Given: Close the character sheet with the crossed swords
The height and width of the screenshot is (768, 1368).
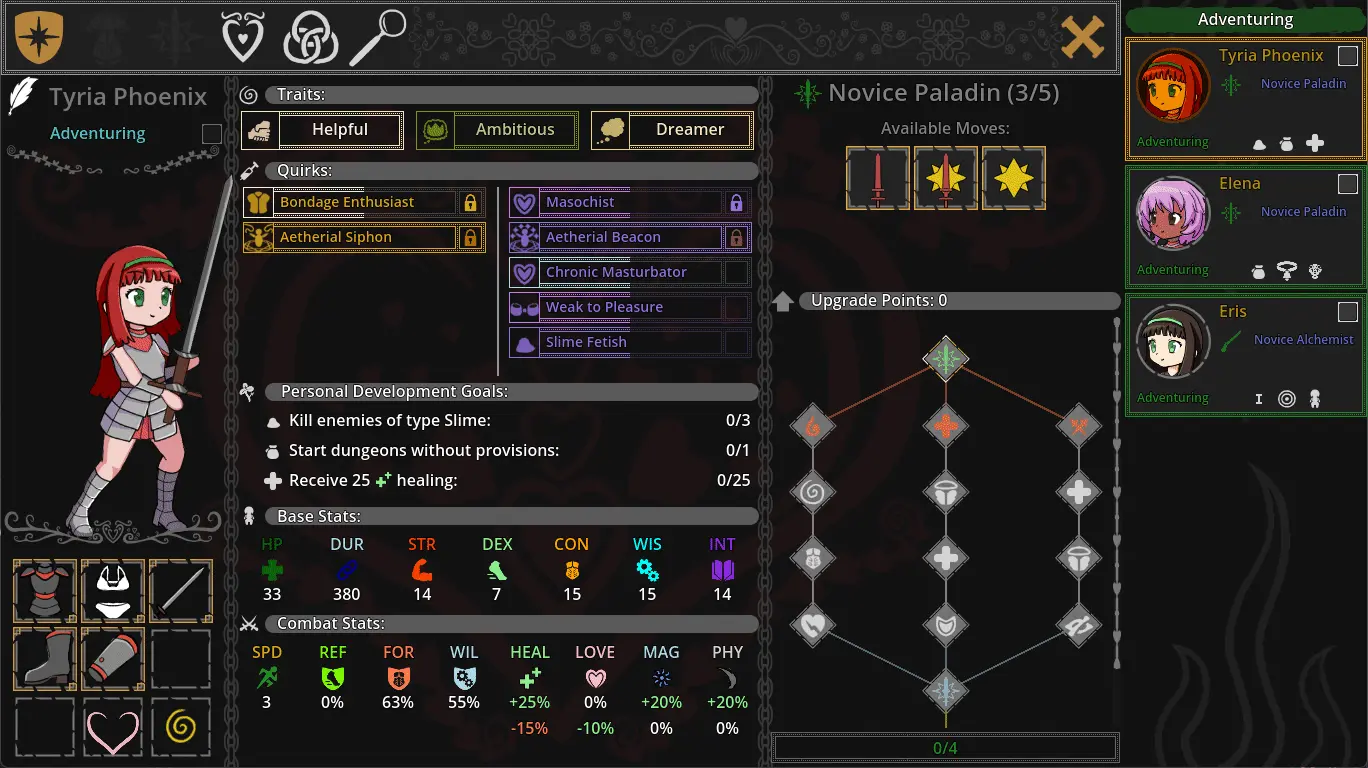Looking at the screenshot, I should point(1082,38).
